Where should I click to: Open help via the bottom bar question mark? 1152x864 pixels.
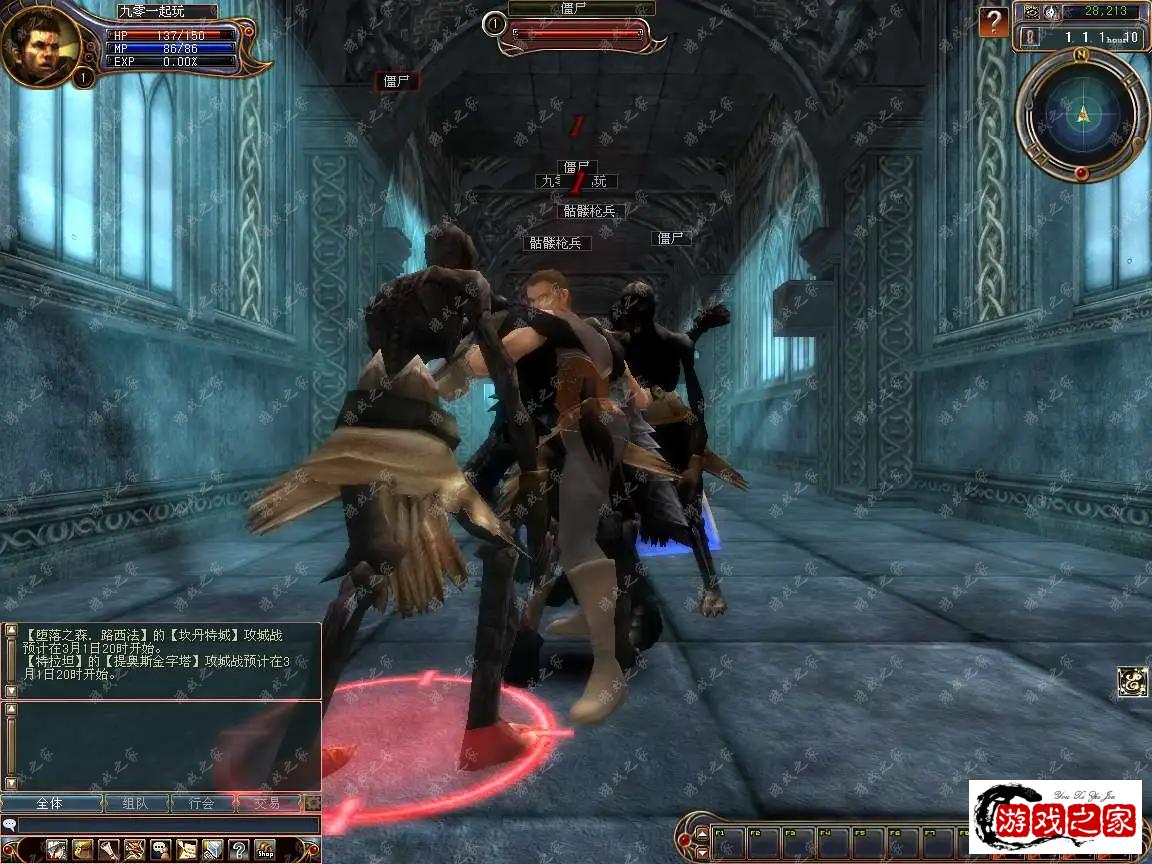238,851
